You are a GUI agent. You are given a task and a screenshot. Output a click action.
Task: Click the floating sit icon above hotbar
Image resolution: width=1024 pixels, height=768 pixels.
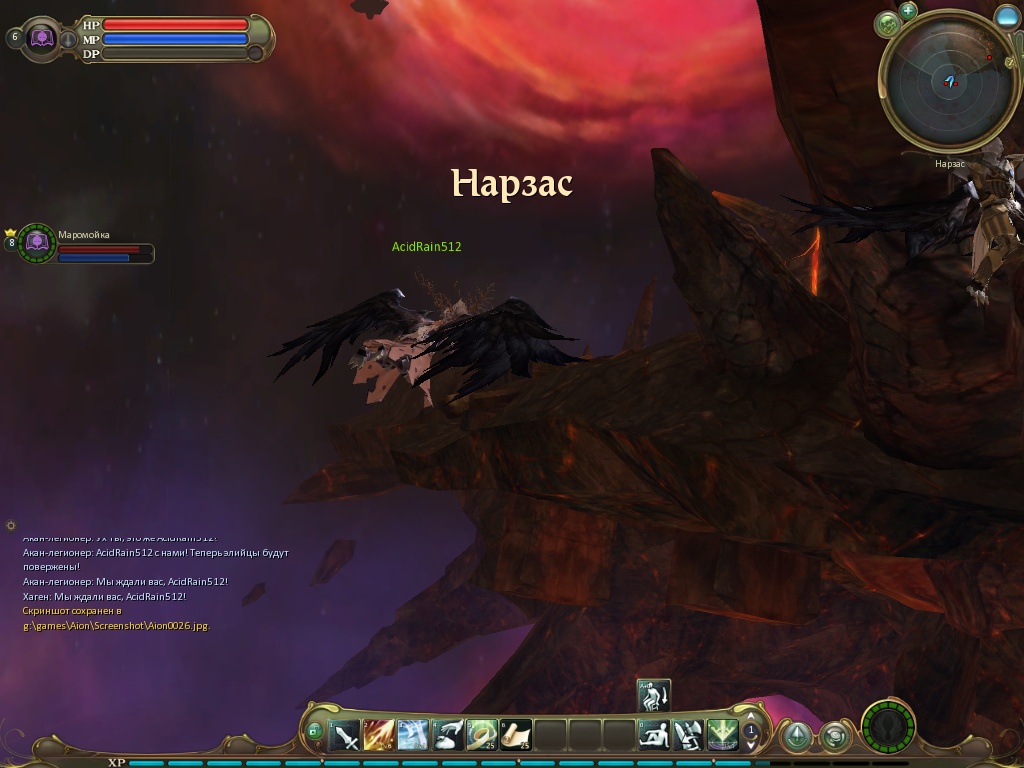653,695
